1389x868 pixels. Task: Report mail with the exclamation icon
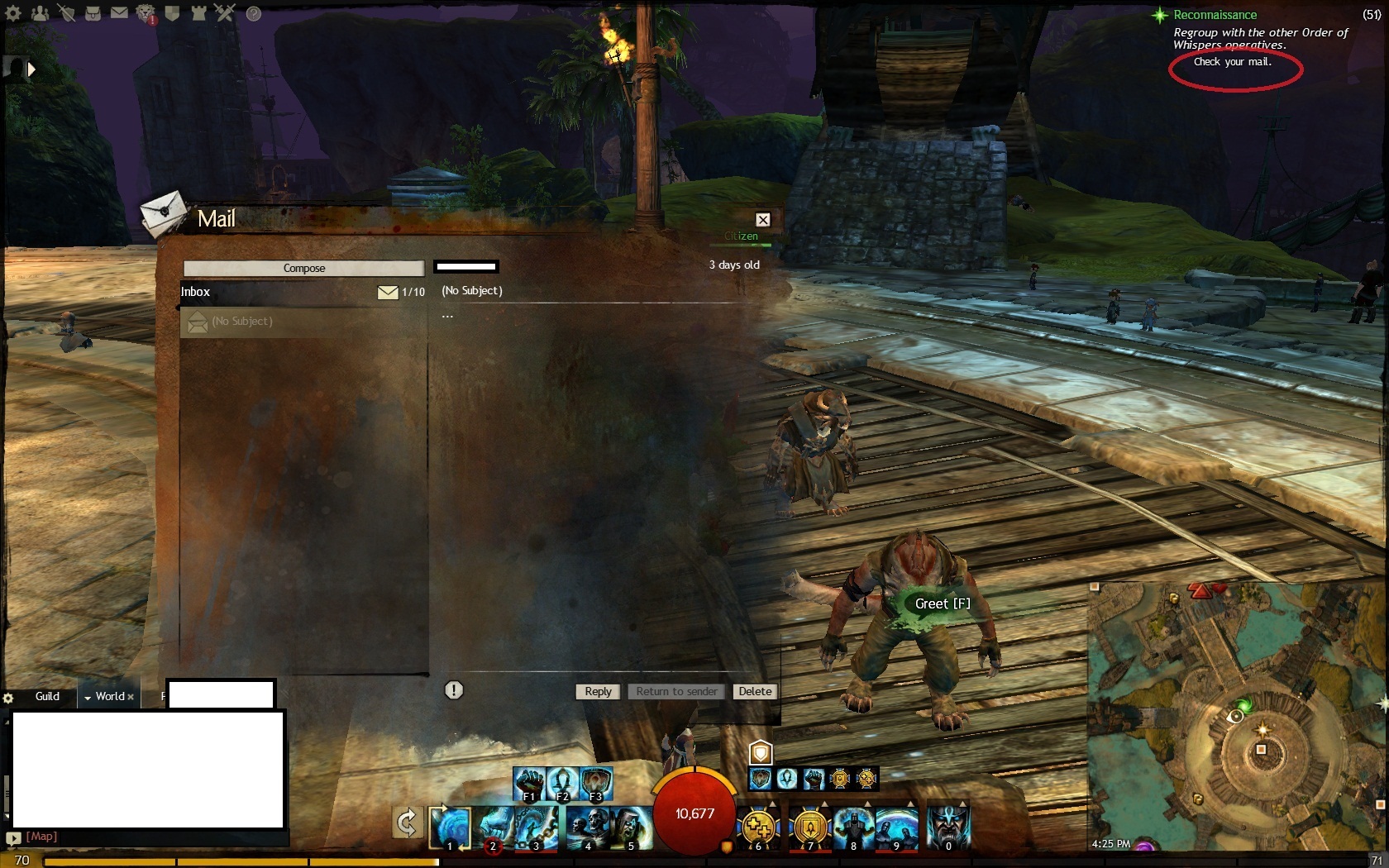(454, 689)
